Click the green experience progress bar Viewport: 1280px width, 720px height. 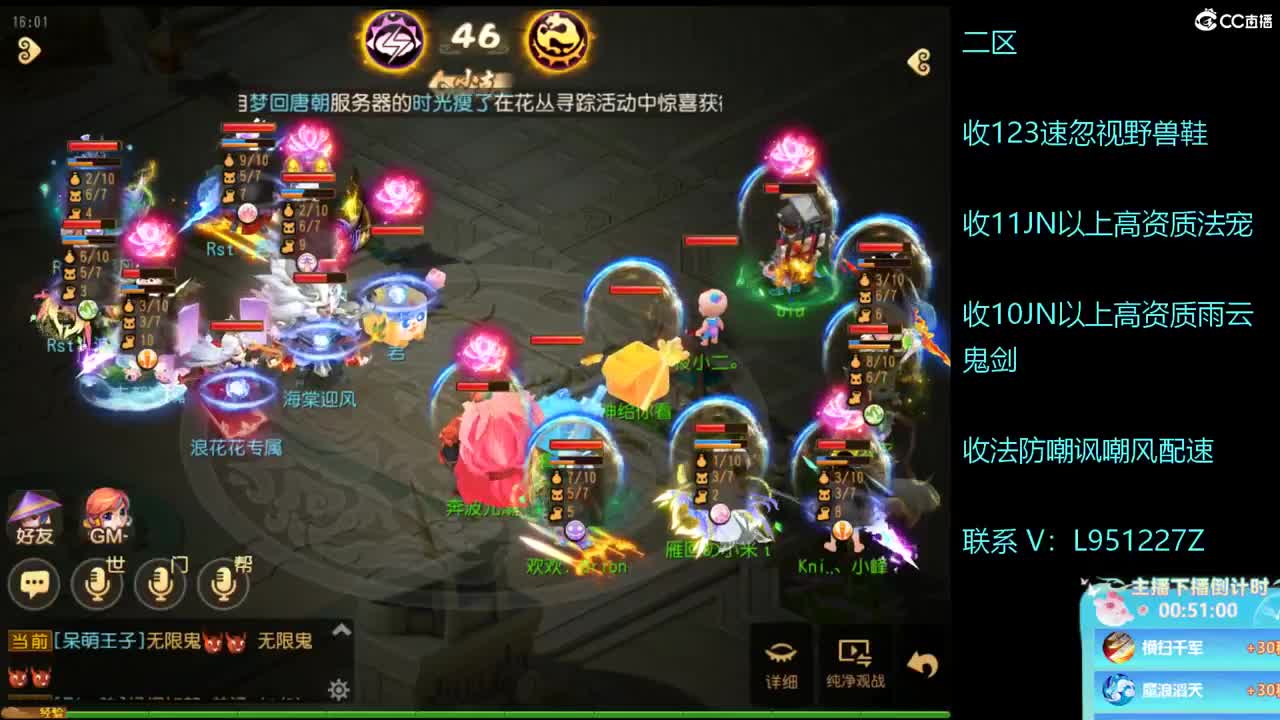(x=500, y=713)
